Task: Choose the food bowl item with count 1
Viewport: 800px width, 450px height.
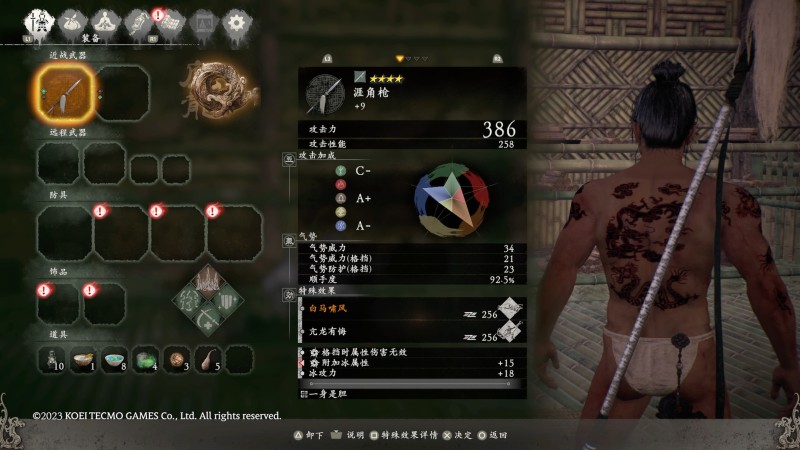Action: click(x=84, y=359)
